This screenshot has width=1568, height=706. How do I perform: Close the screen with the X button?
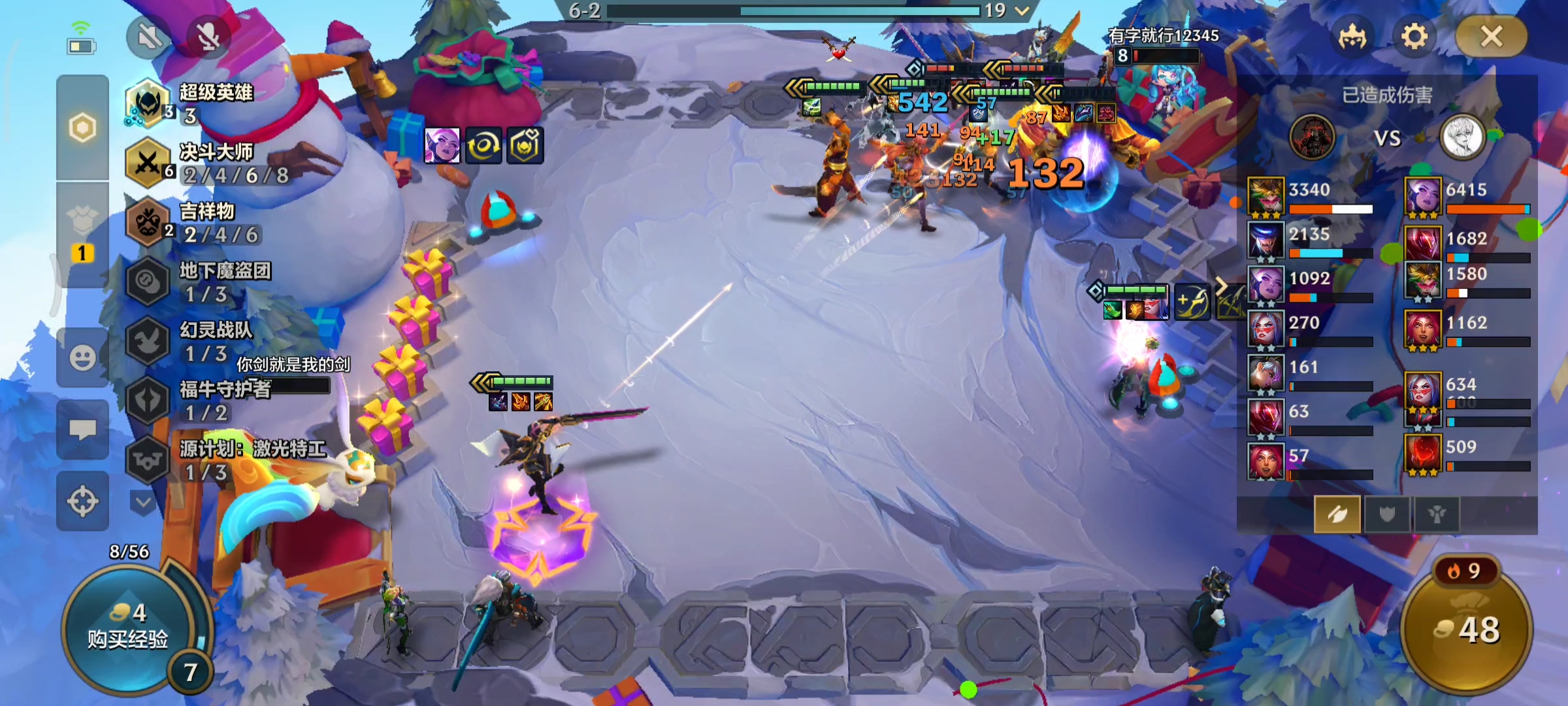click(x=1492, y=37)
